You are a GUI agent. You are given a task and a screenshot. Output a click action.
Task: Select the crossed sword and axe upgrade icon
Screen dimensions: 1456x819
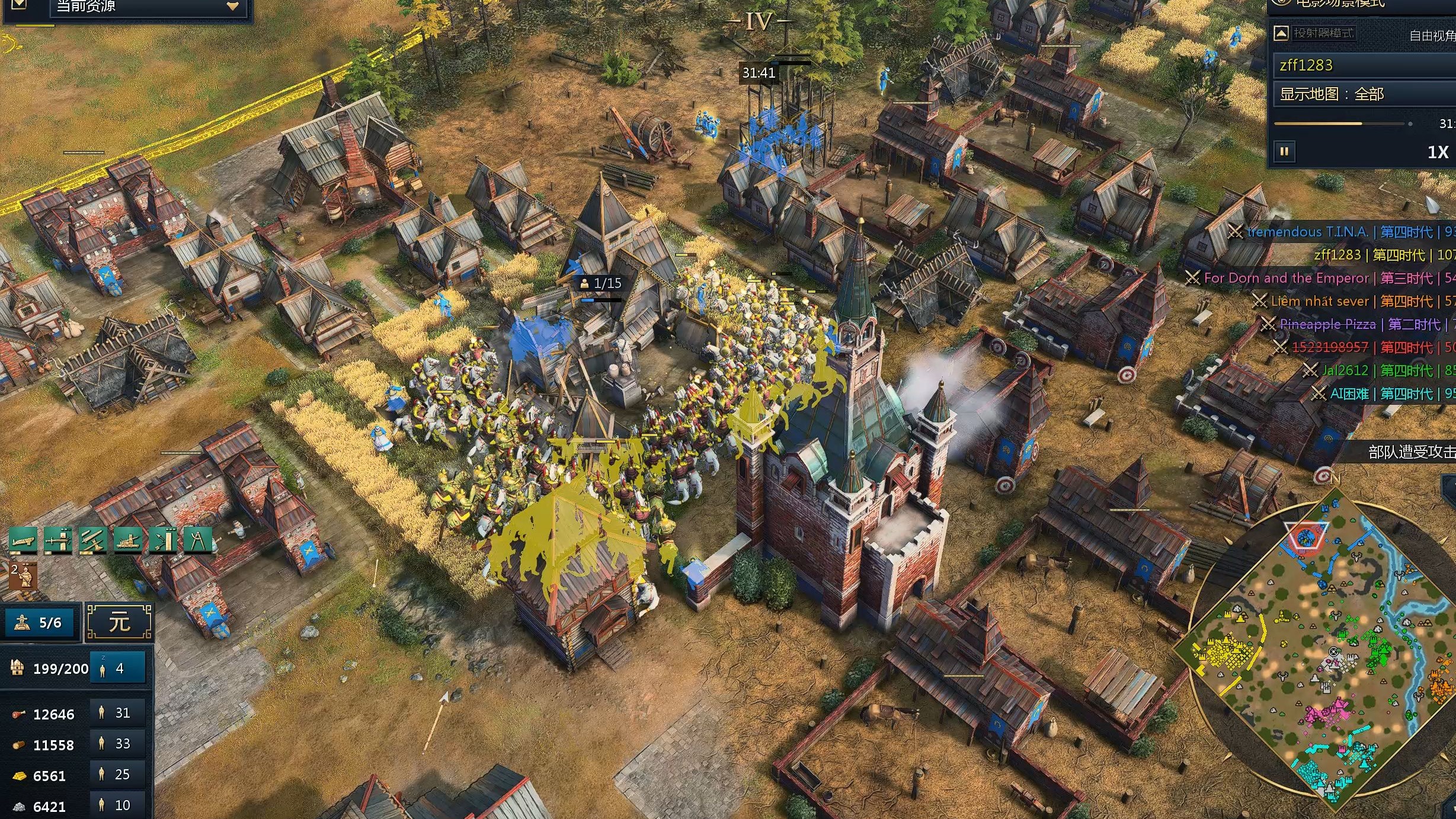93,540
